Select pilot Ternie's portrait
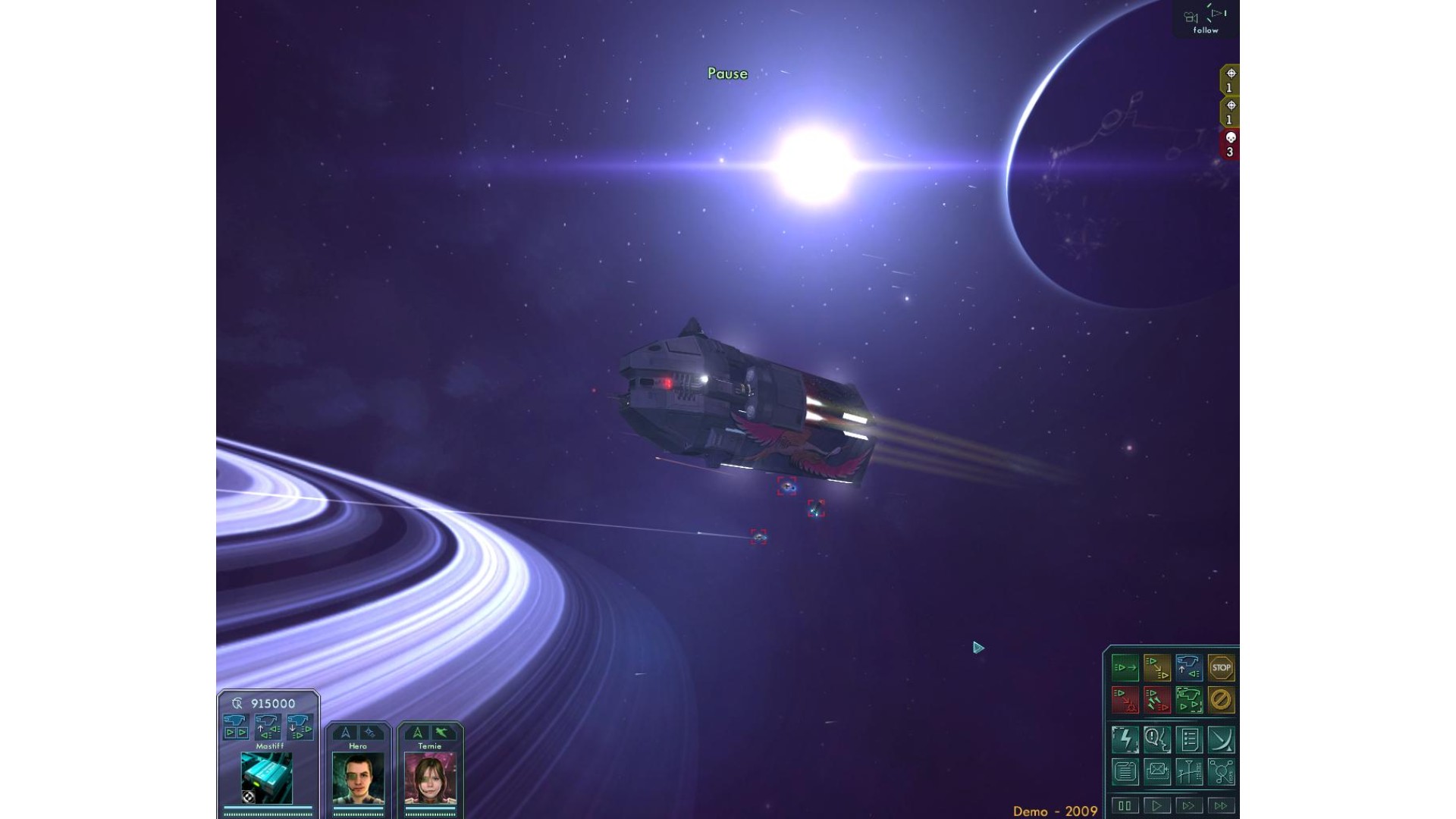1456x819 pixels. pyautogui.click(x=430, y=778)
